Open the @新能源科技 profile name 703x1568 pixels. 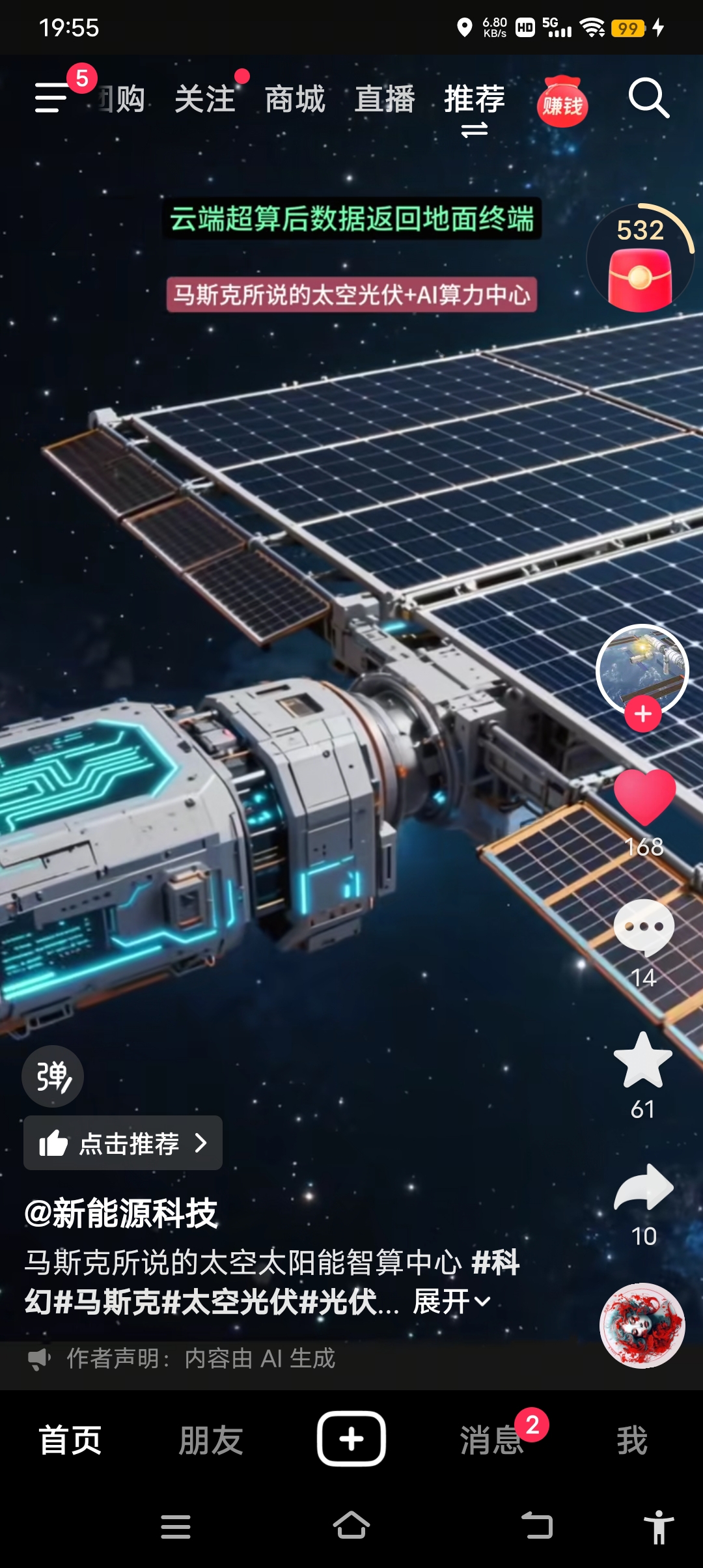click(x=121, y=1213)
